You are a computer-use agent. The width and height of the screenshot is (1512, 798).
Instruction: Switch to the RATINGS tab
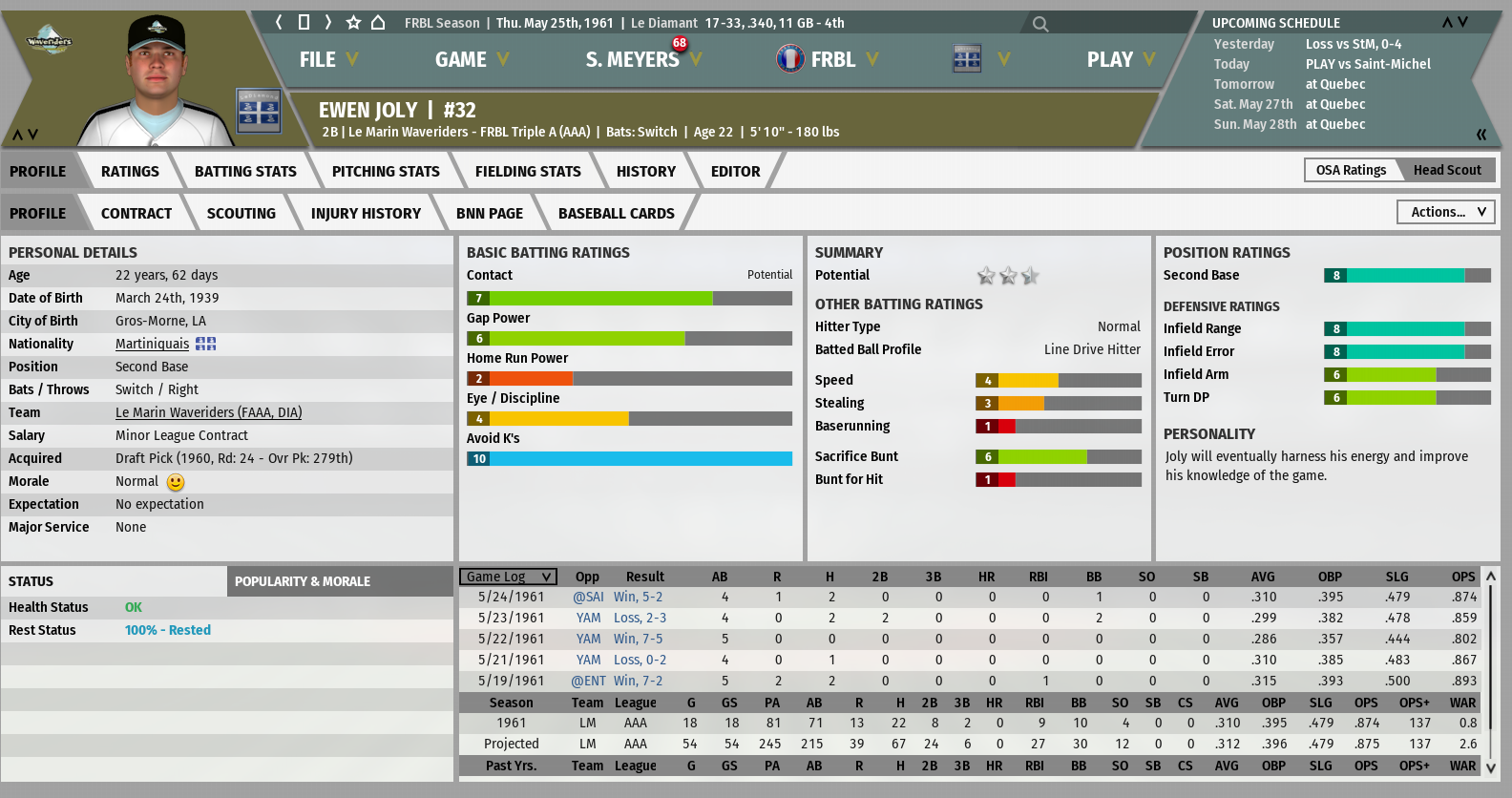tap(130, 172)
